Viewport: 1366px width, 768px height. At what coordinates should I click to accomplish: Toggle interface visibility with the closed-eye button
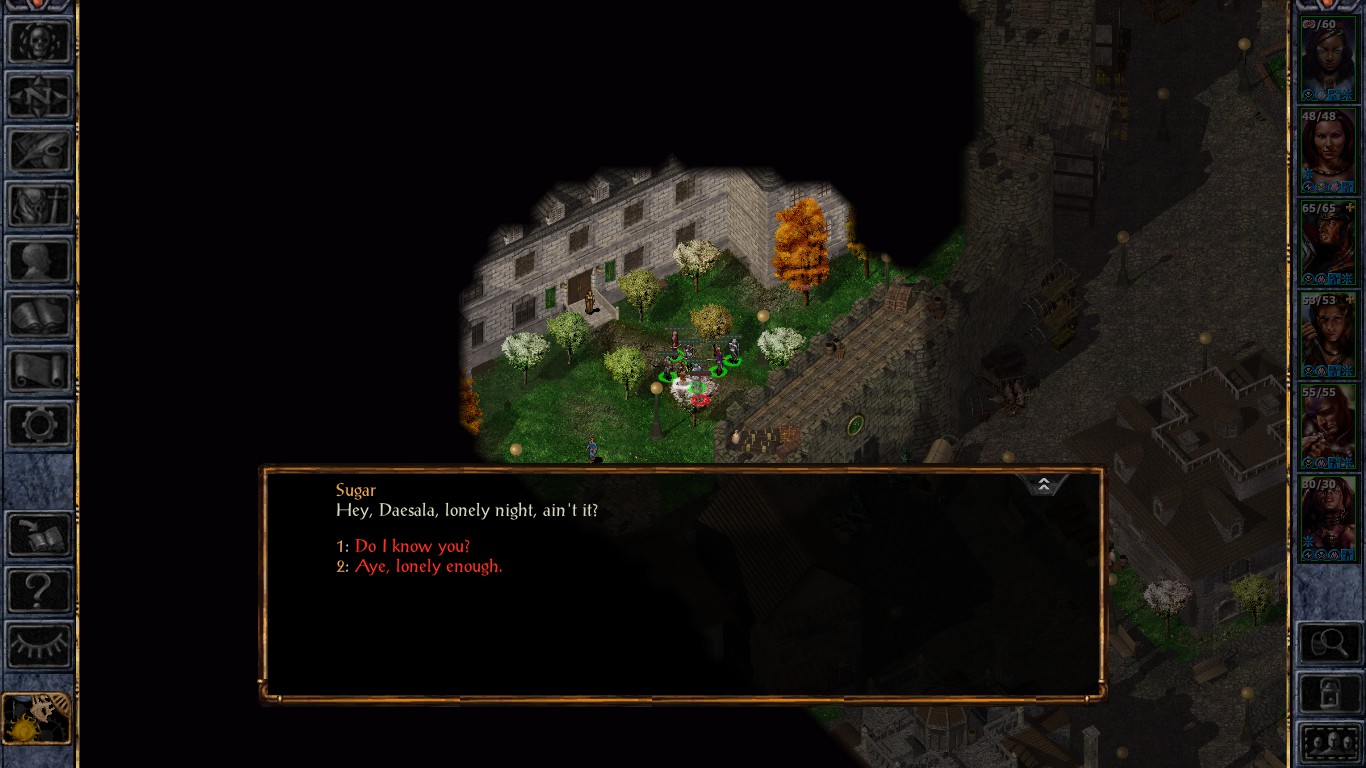coord(40,644)
